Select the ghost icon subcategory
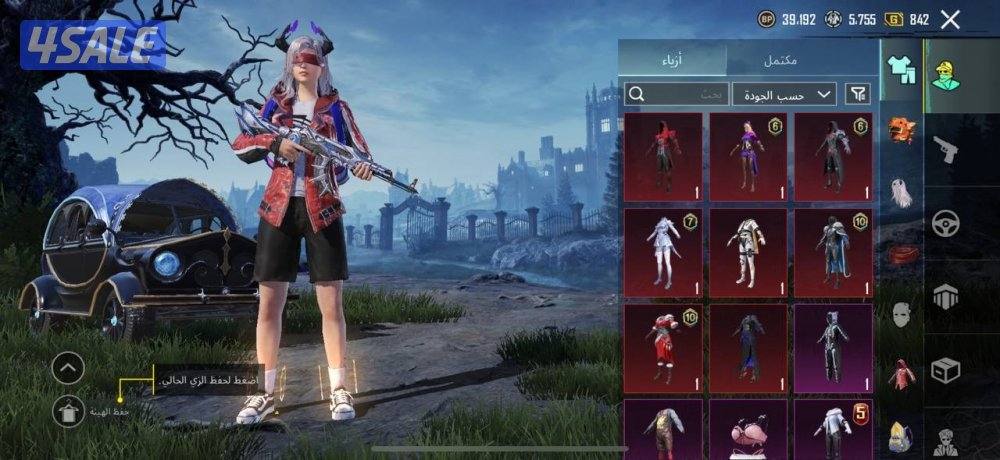Screen dimensions: 1000x460 (902, 192)
